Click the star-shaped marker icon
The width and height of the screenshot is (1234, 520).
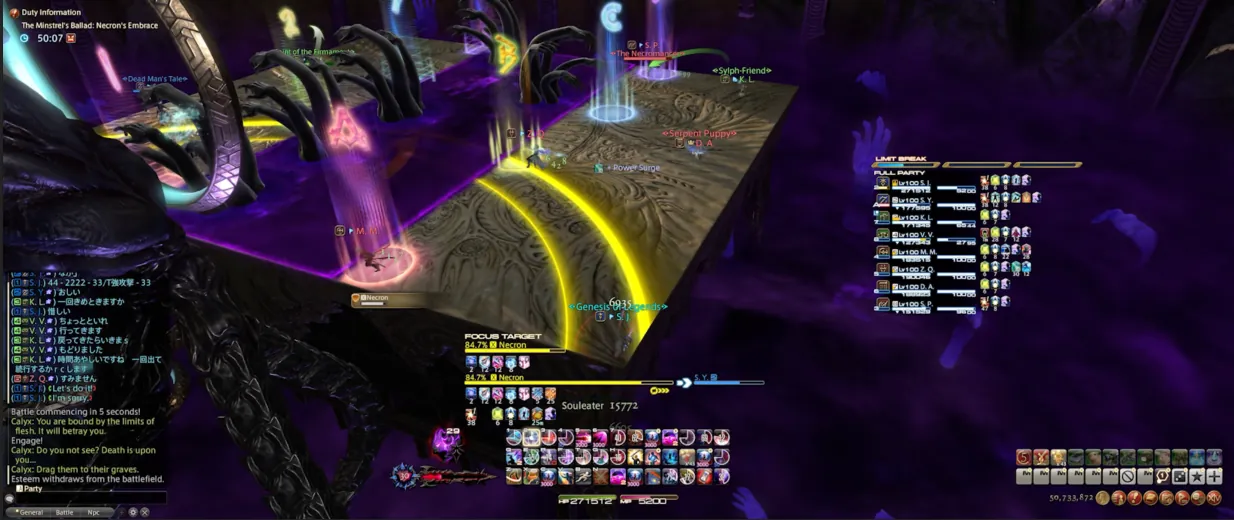(x=1196, y=477)
